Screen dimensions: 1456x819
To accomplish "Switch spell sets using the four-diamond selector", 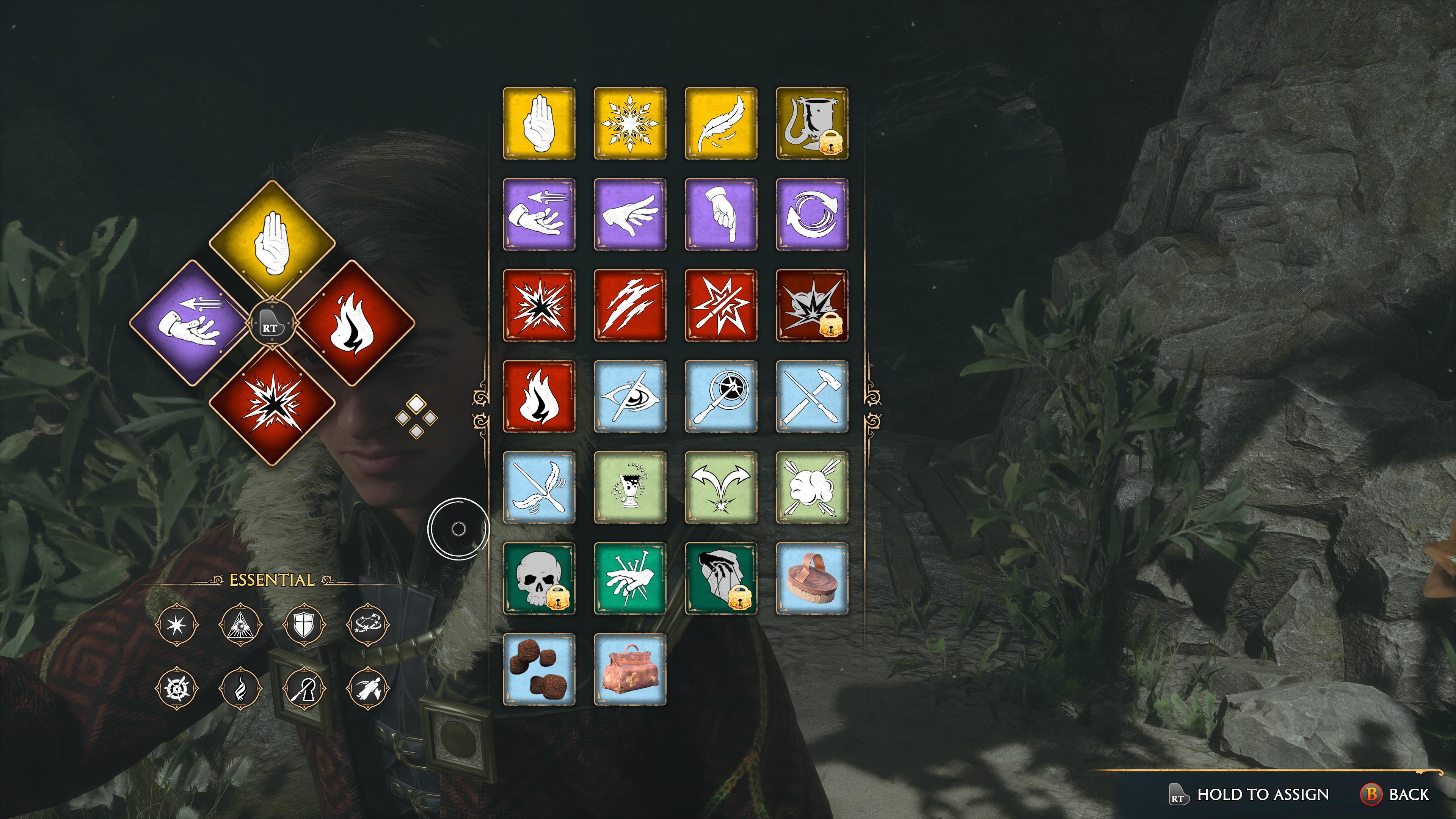I will click(416, 417).
